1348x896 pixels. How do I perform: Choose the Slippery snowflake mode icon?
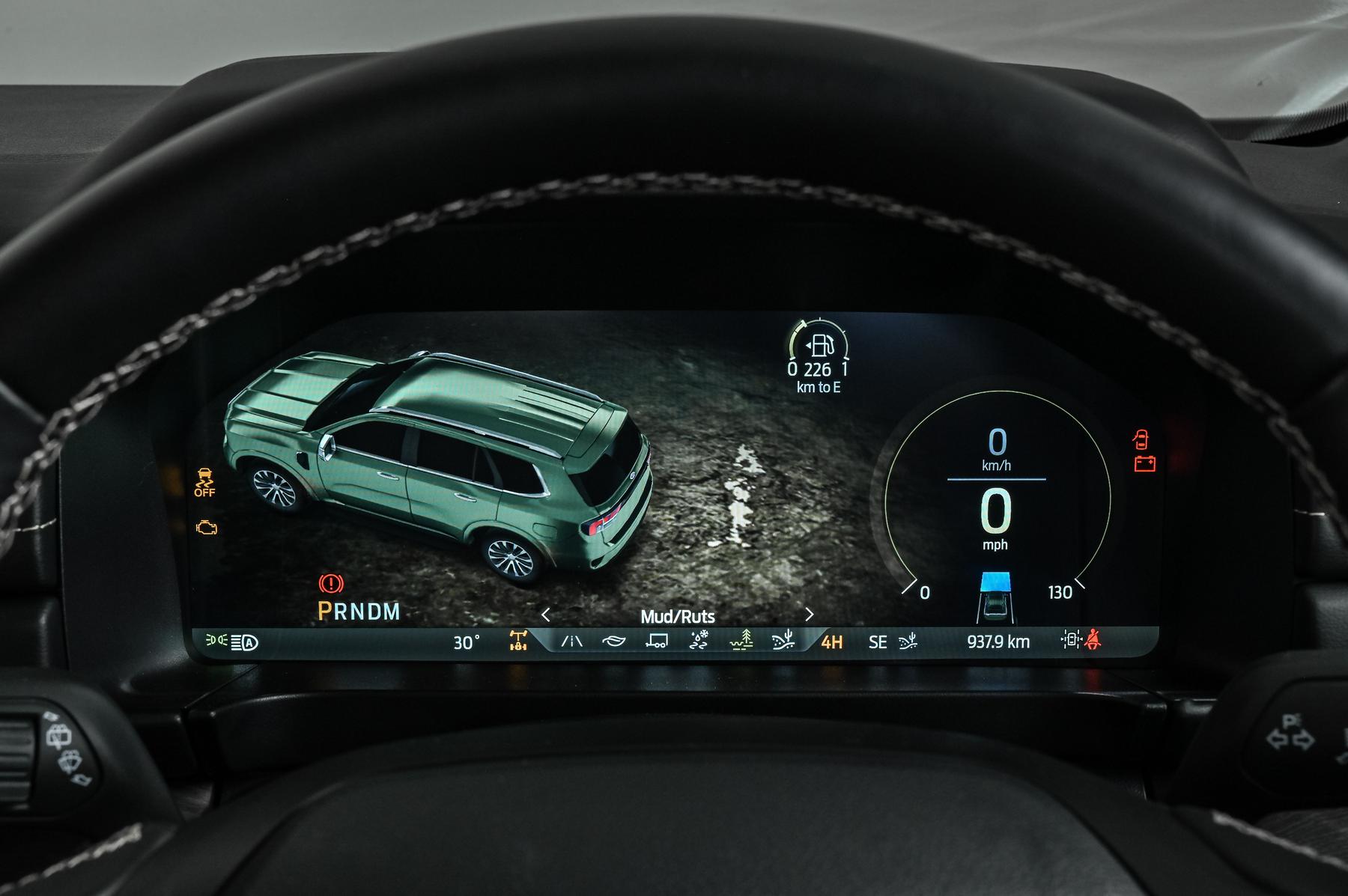pyautogui.click(x=699, y=641)
